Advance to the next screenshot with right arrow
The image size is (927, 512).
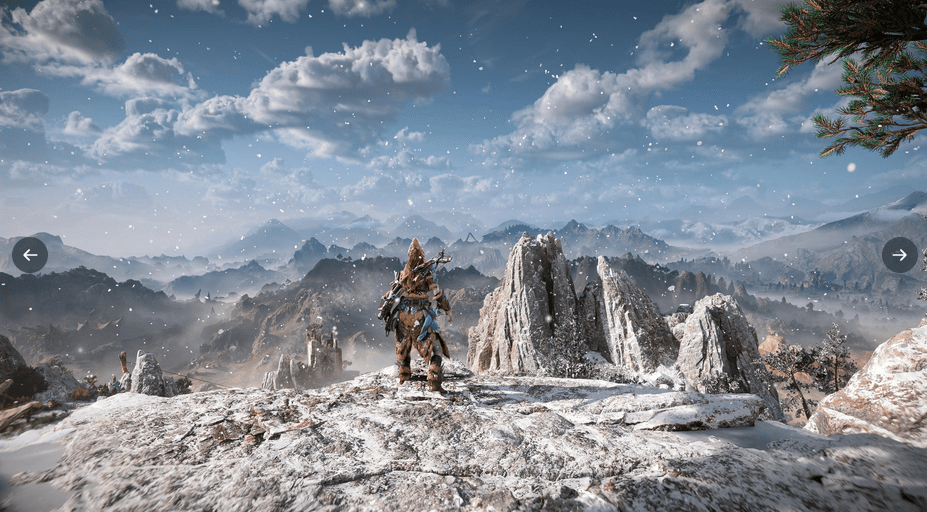point(899,255)
